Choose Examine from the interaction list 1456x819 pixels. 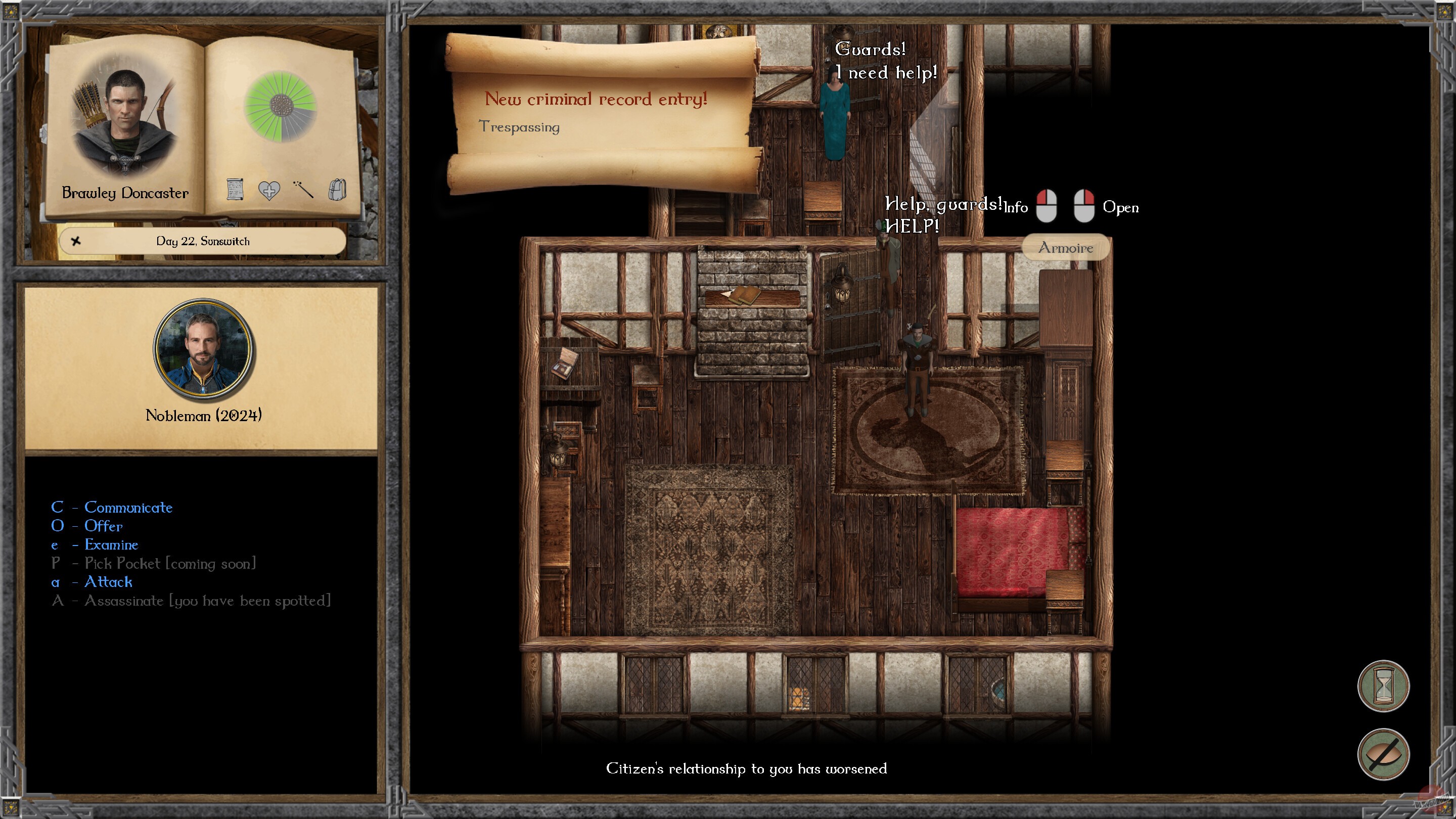[111, 545]
